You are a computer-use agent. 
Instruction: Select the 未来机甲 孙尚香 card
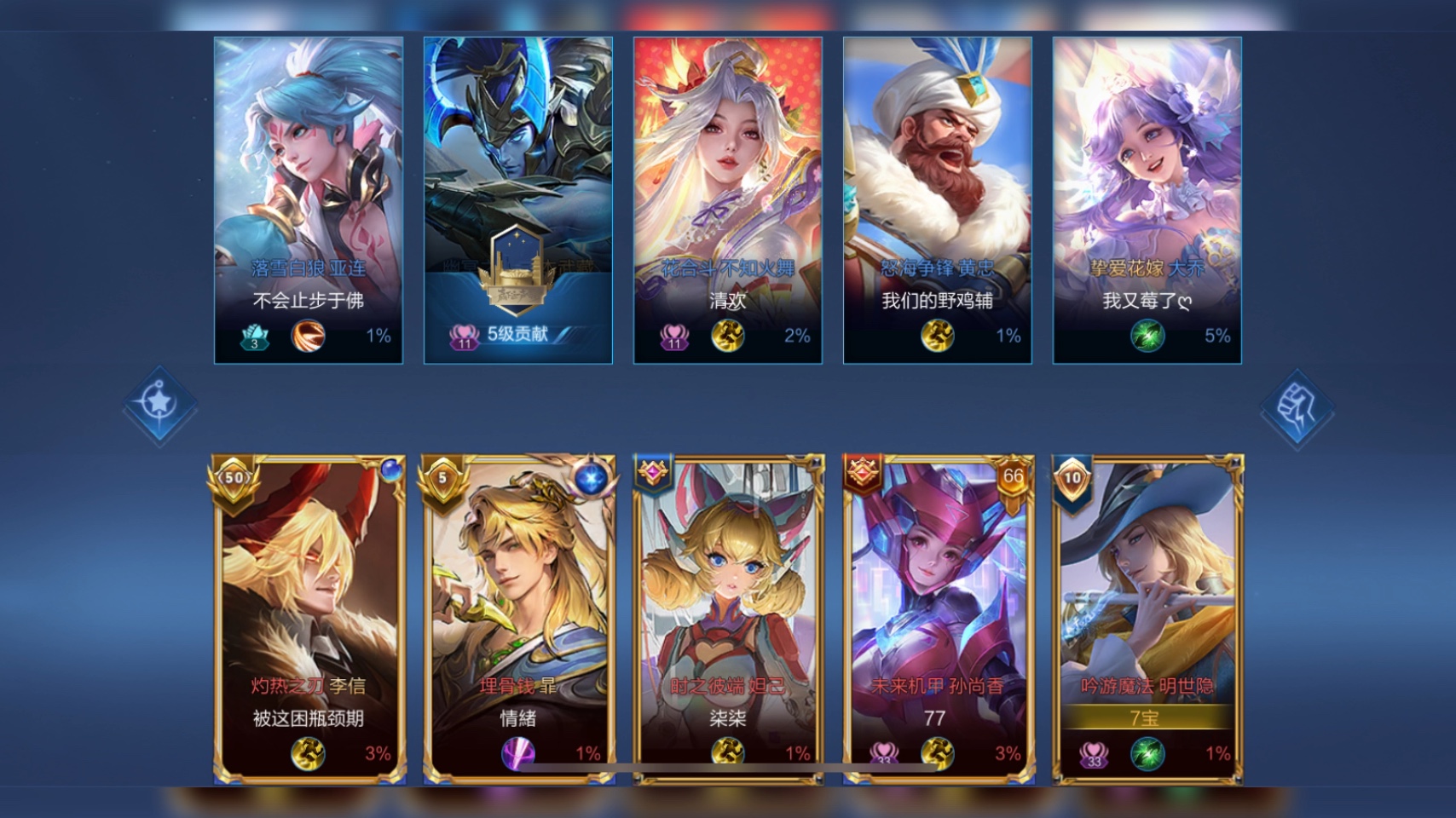pyautogui.click(x=937, y=618)
